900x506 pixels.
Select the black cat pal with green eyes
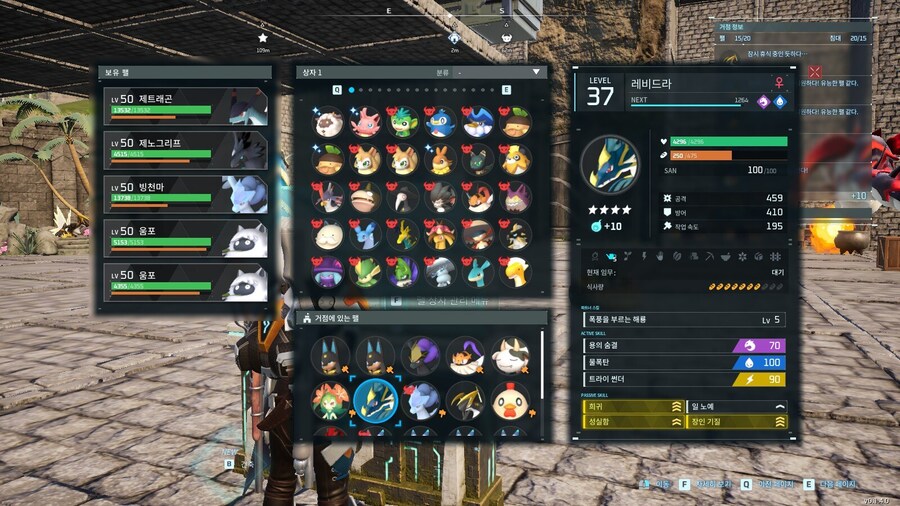(478, 160)
